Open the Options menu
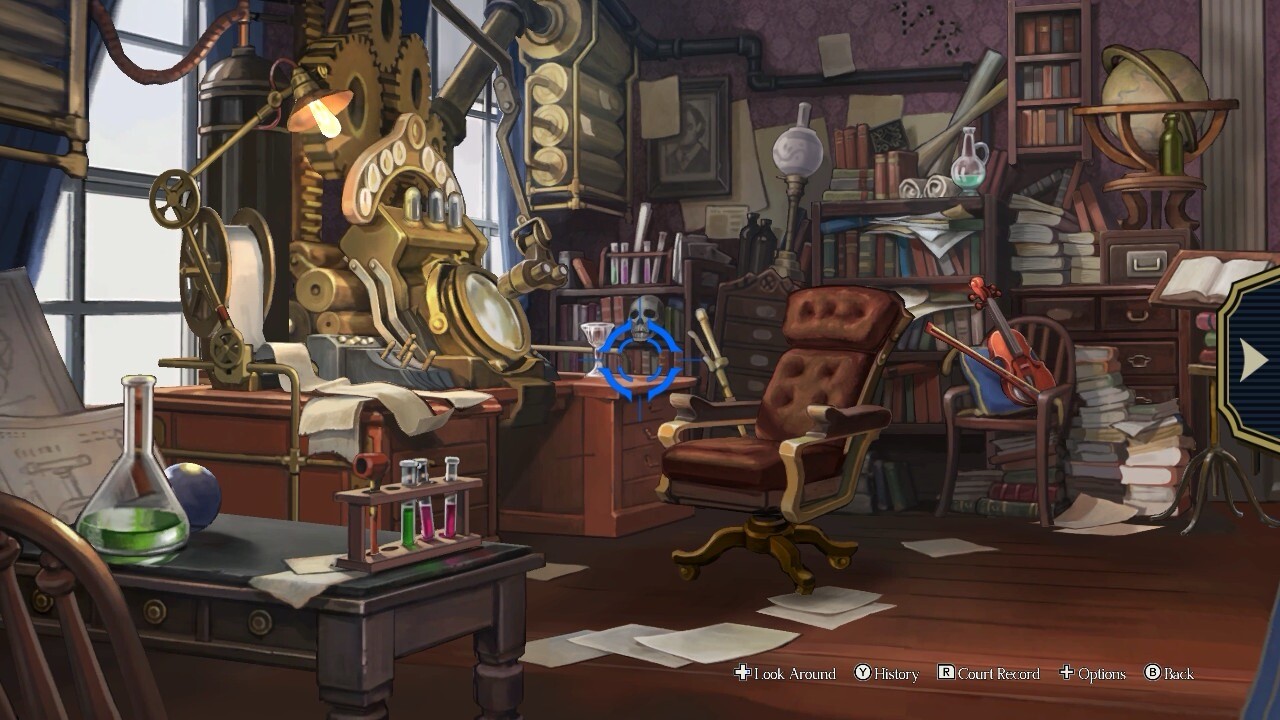1280x720 pixels. 1093,674
